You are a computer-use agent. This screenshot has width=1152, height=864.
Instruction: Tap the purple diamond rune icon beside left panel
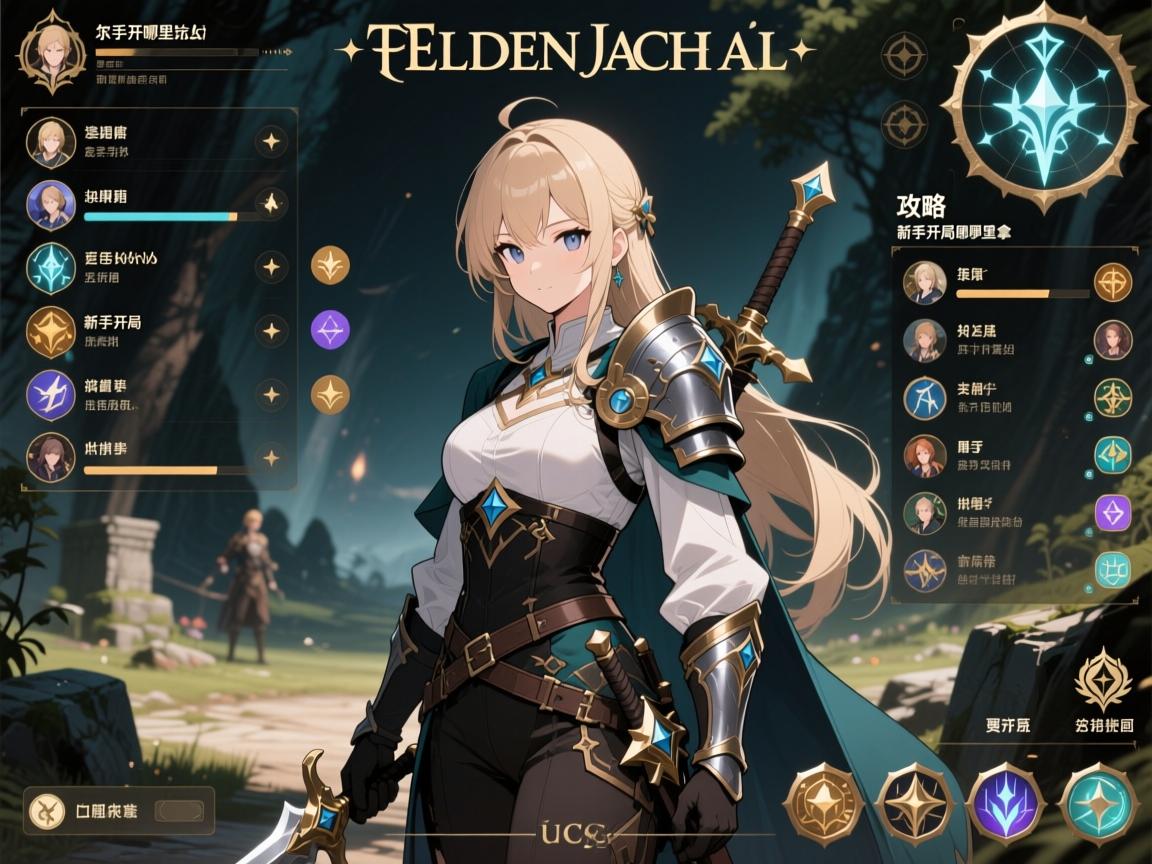click(x=330, y=330)
